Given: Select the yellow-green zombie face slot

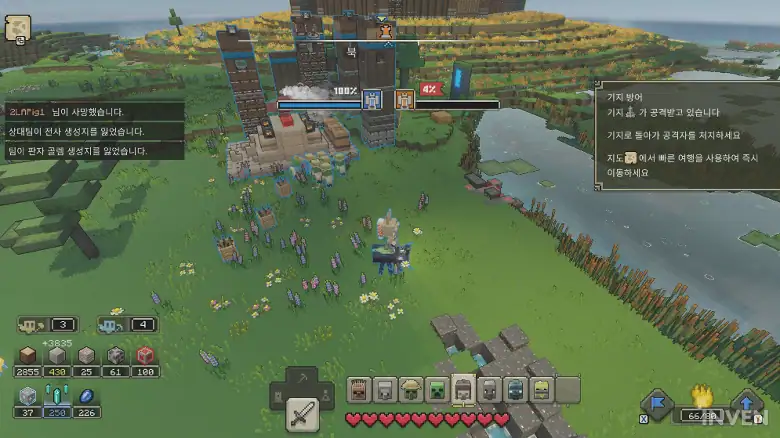Looking at the screenshot, I should tap(541, 390).
